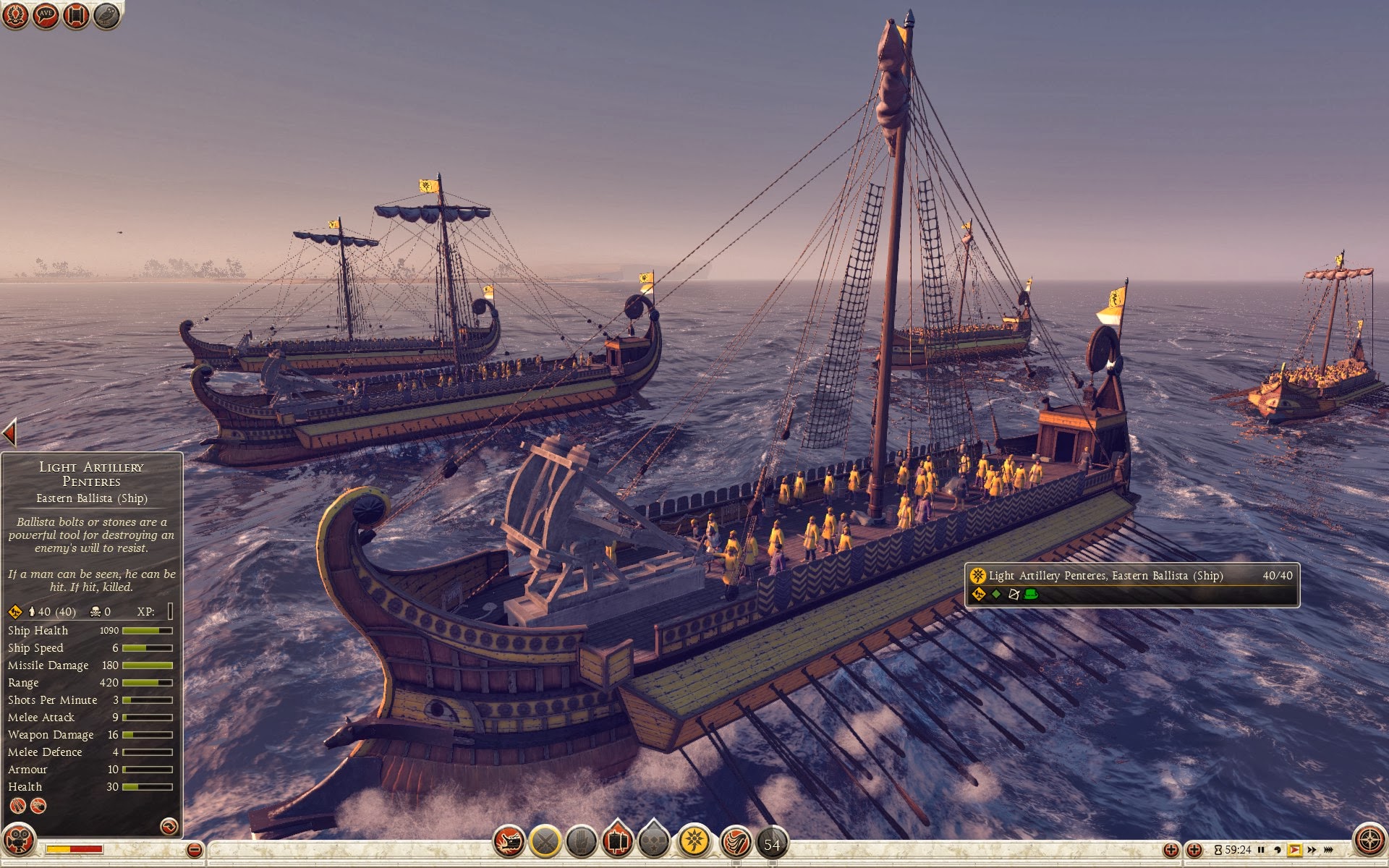Activate the yellow starburst ability

[x=694, y=841]
